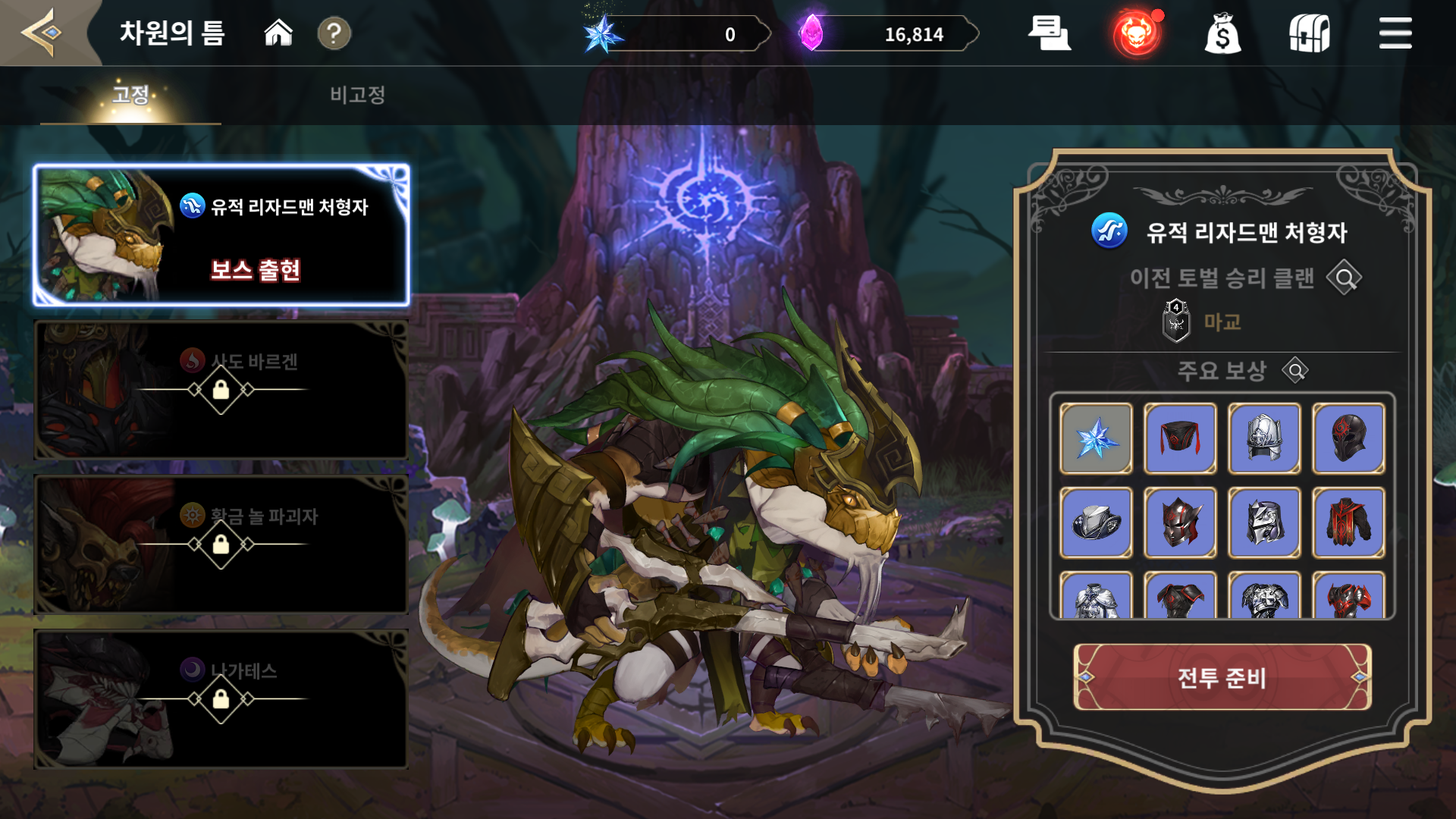The height and width of the screenshot is (819, 1456).
Task: Open the chat speech bubbles icon
Action: (x=1049, y=33)
